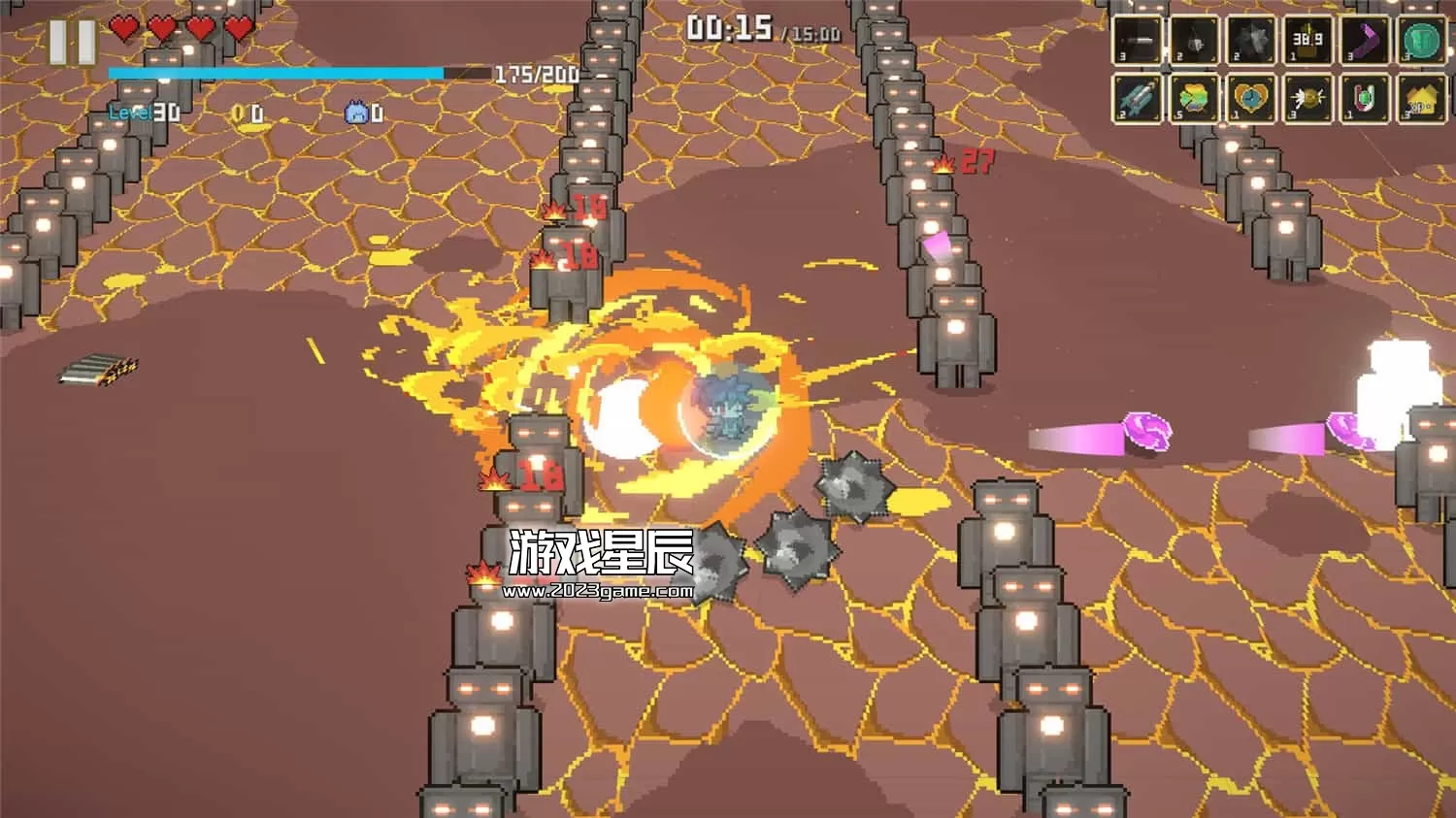Image resolution: width=1456 pixels, height=818 pixels.
Task: Select the red-white magnet item slot
Action: point(1365,98)
